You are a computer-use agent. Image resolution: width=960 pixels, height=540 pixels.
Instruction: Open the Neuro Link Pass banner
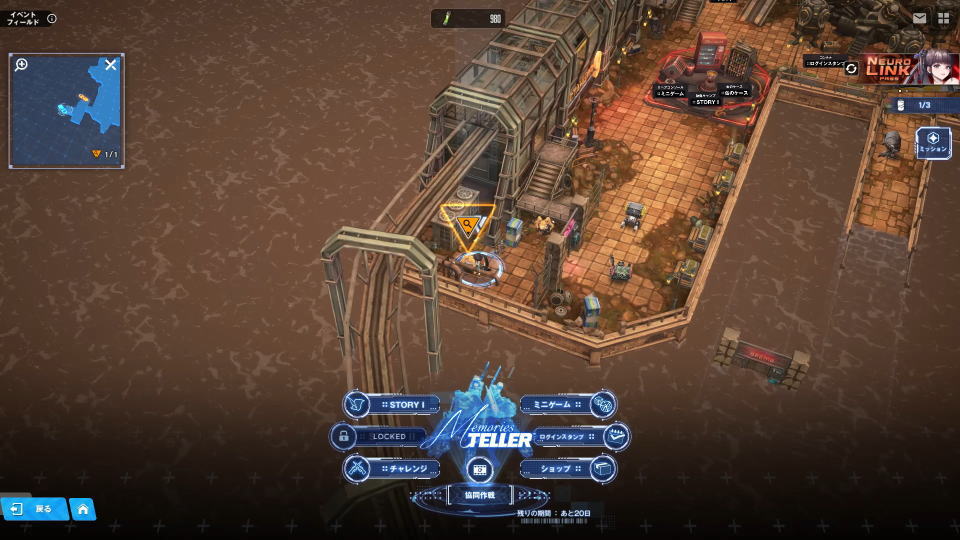pos(908,68)
